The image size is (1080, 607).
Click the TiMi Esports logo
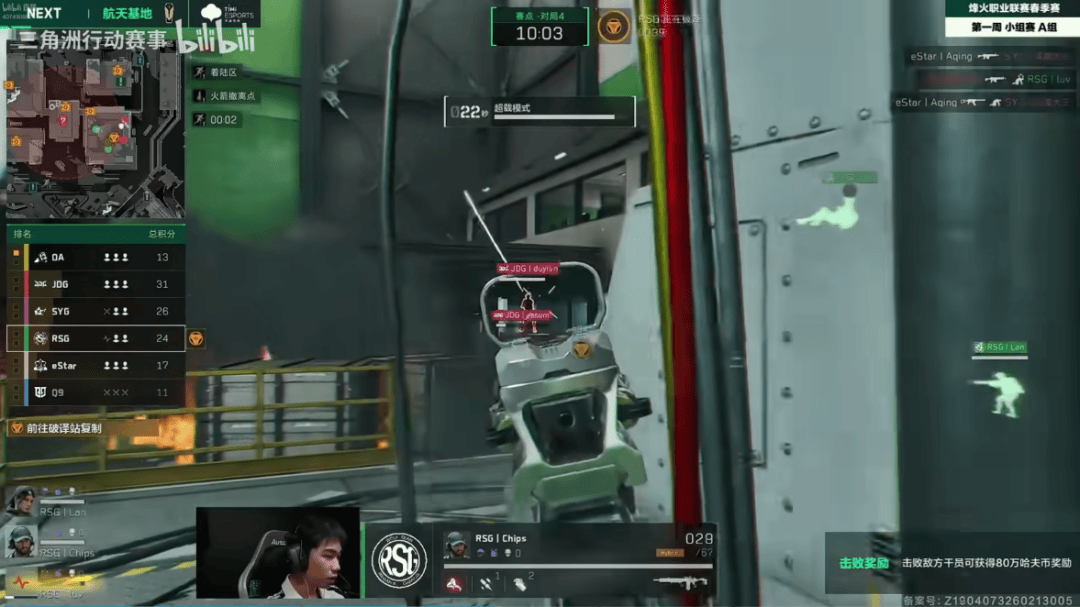point(227,13)
